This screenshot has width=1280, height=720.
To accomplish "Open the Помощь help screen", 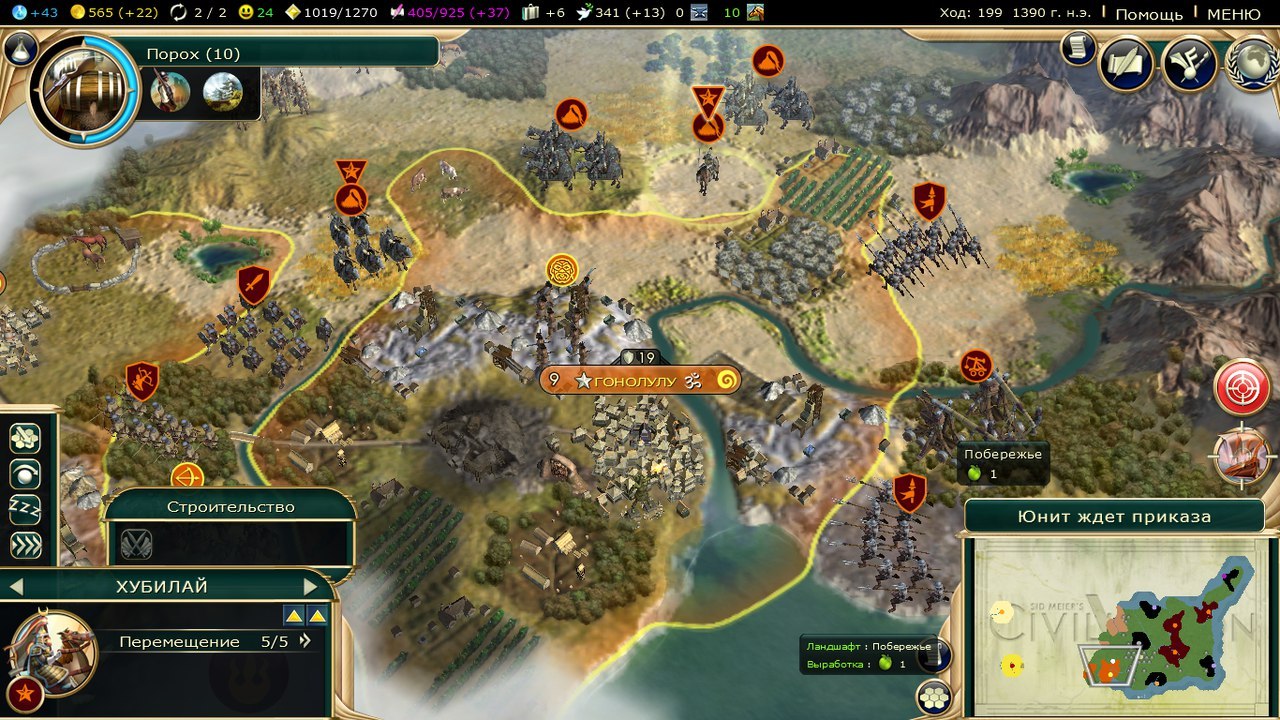I will 1148,14.
